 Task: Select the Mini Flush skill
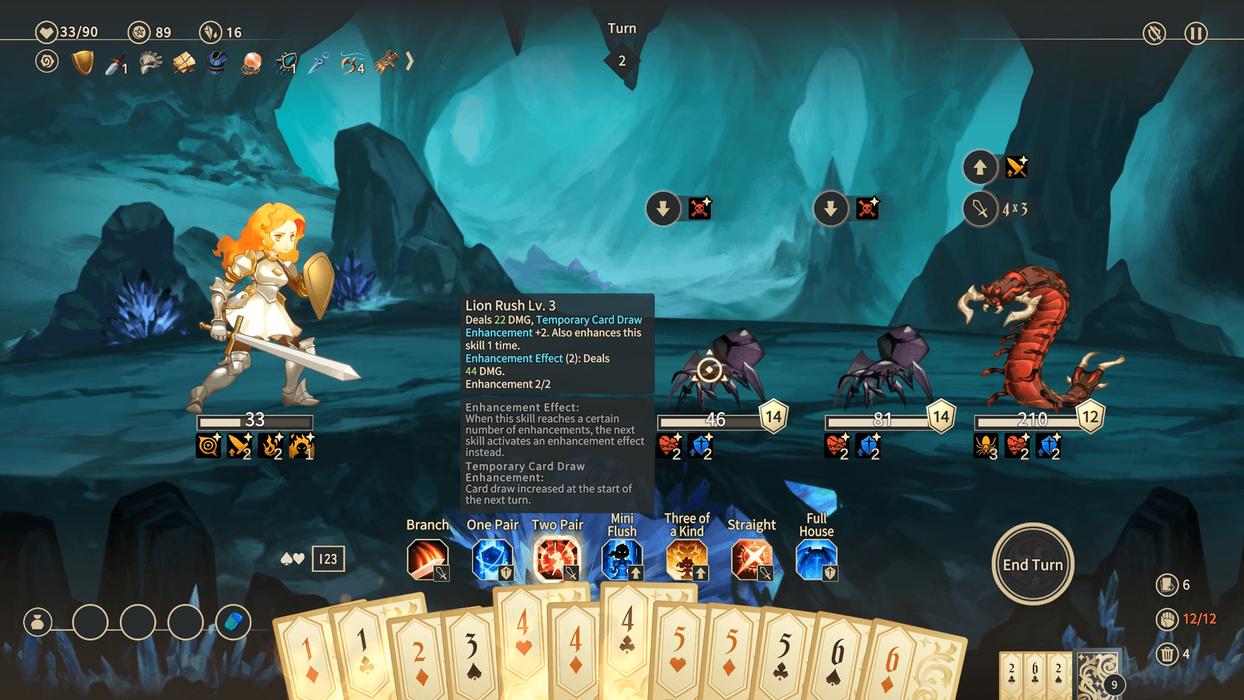pos(622,559)
